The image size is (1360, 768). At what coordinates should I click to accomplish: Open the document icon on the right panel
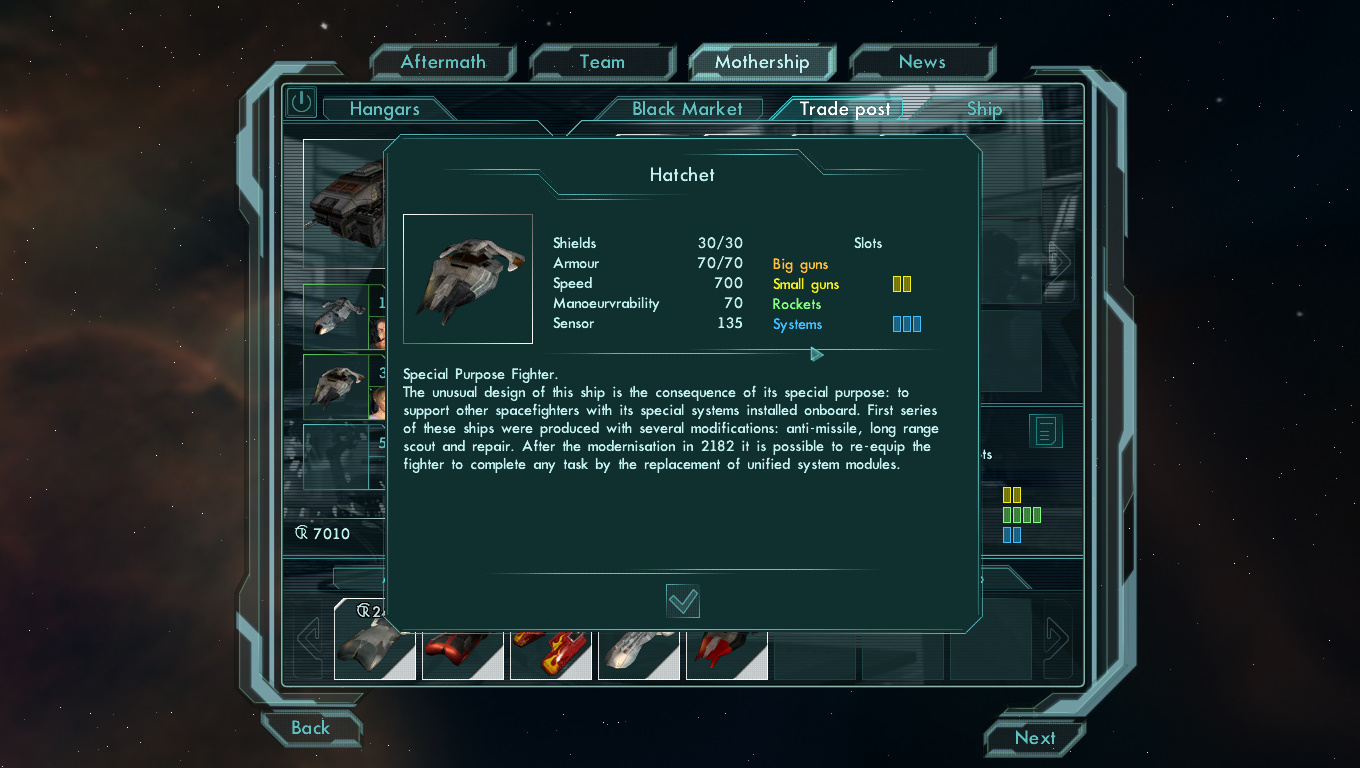pyautogui.click(x=1046, y=431)
